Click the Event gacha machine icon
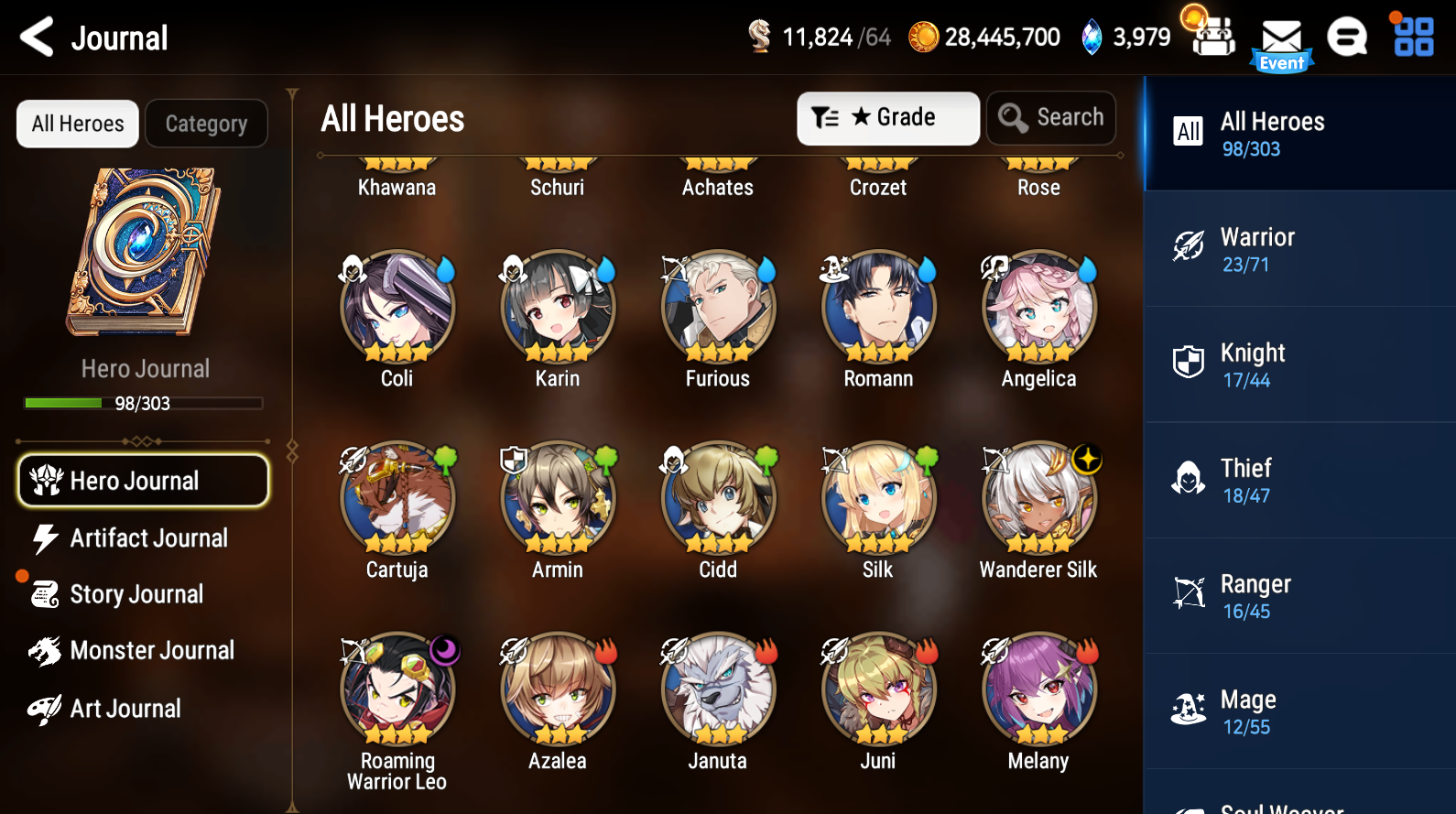Image resolution: width=1456 pixels, height=814 pixels. (x=1211, y=37)
